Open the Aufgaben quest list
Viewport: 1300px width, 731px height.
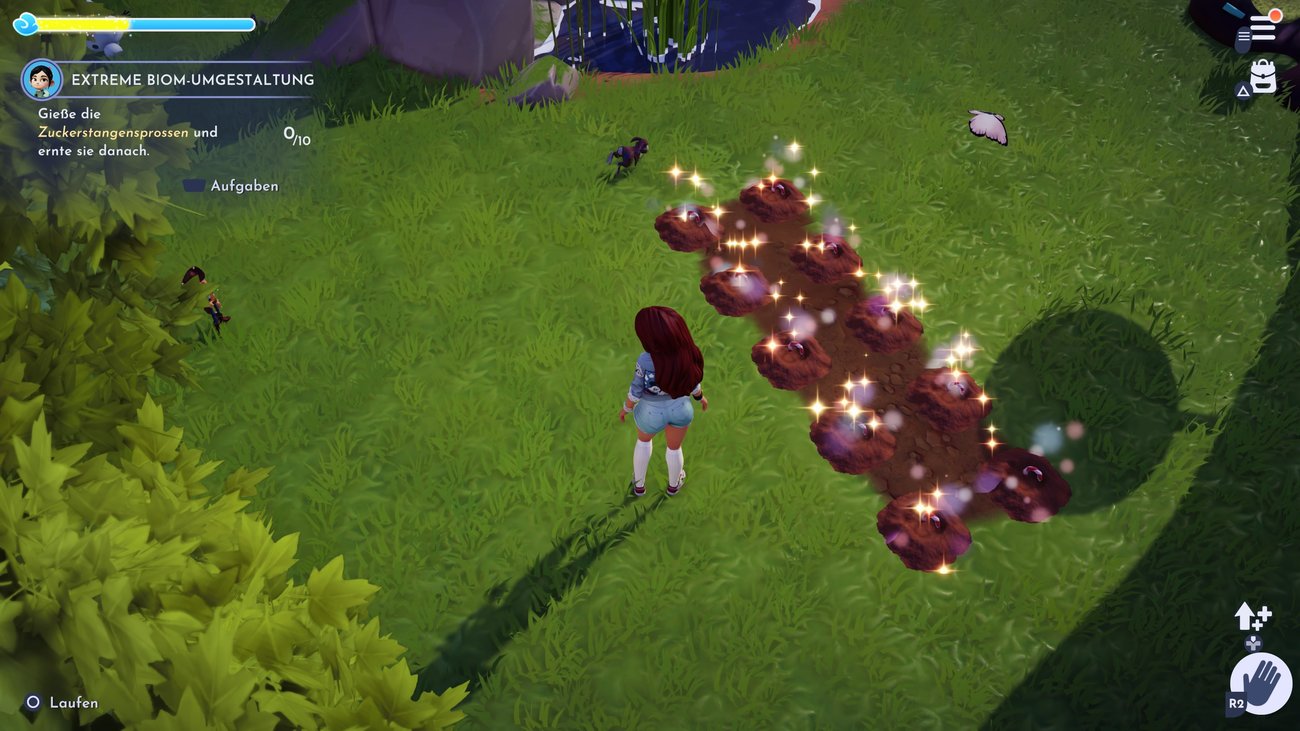pos(232,186)
